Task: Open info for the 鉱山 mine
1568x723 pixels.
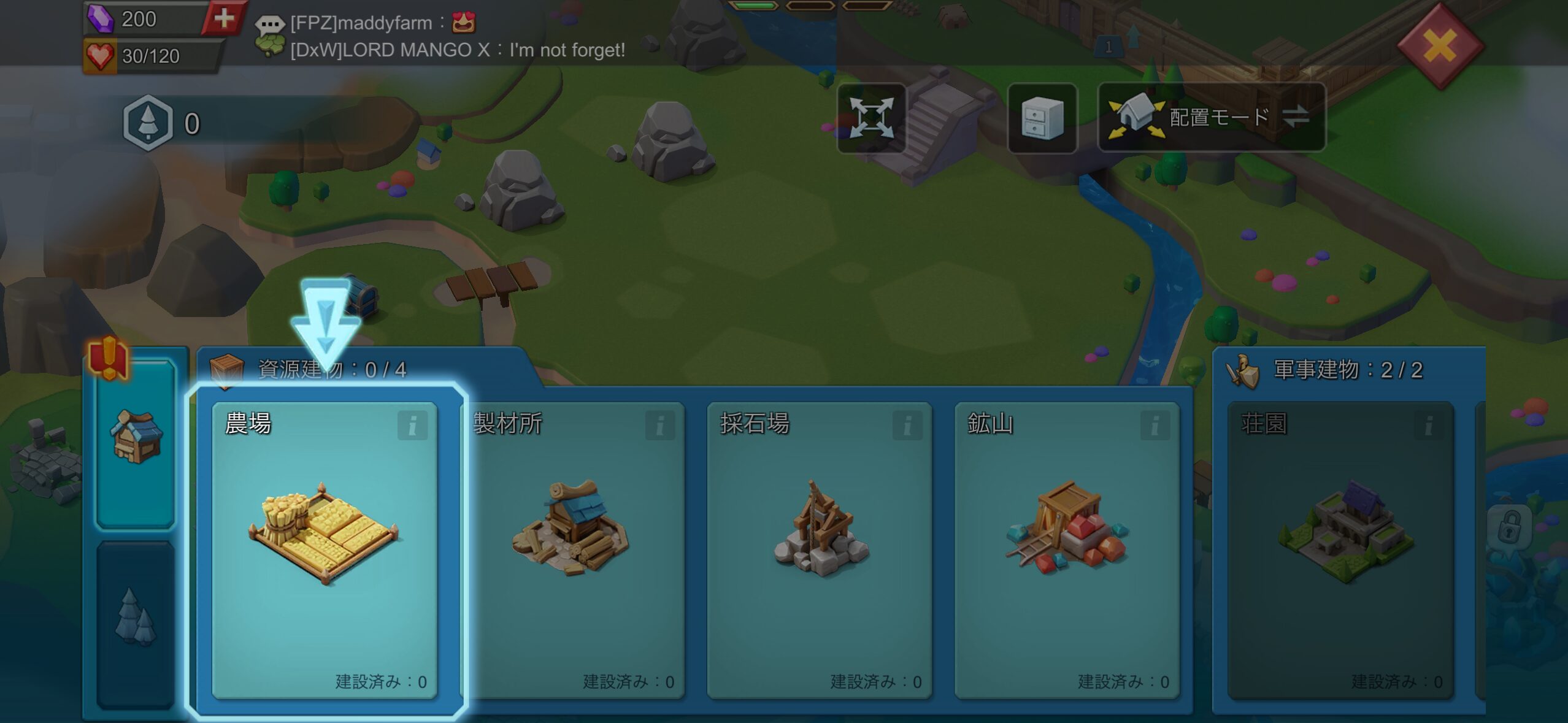Action: point(1155,425)
